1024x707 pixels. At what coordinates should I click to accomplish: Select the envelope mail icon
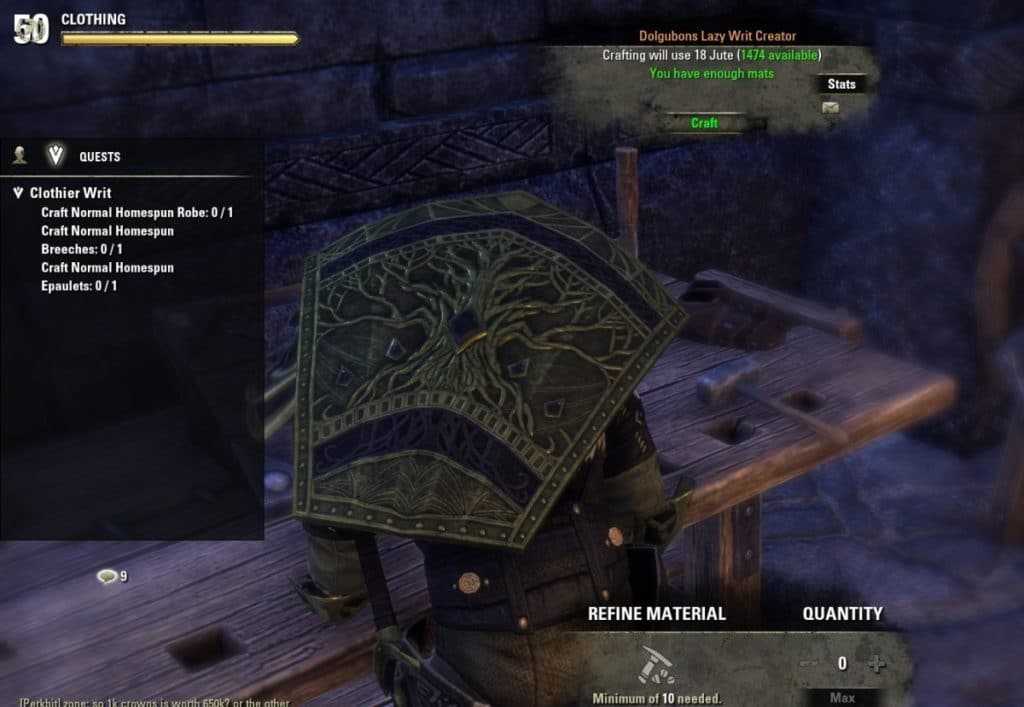tap(830, 108)
